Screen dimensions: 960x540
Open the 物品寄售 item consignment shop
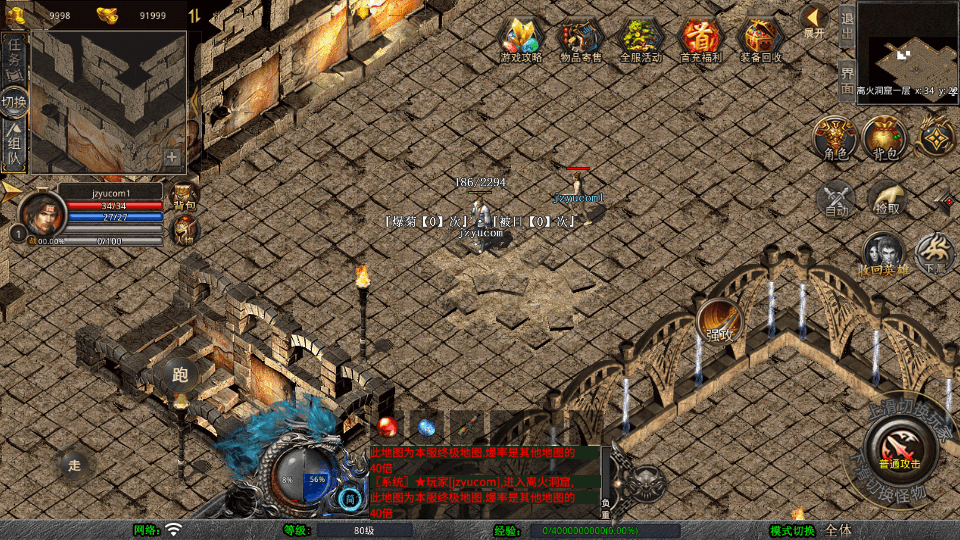pos(580,40)
